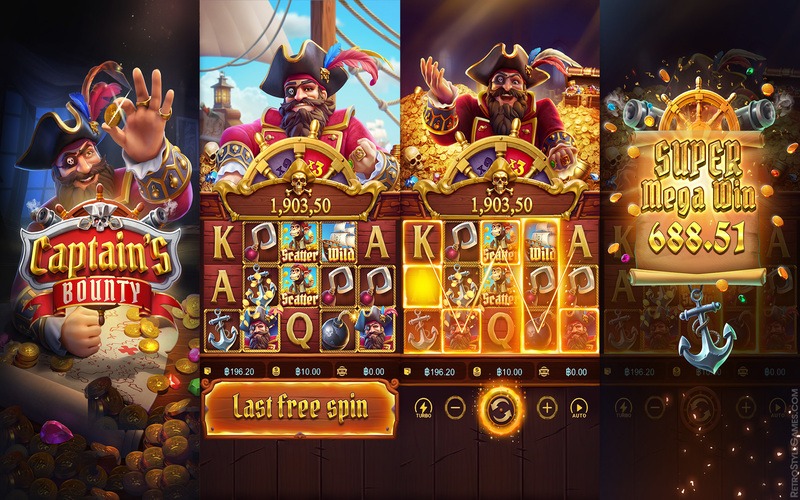Increase the bet with the lit plus button

click(x=546, y=407)
